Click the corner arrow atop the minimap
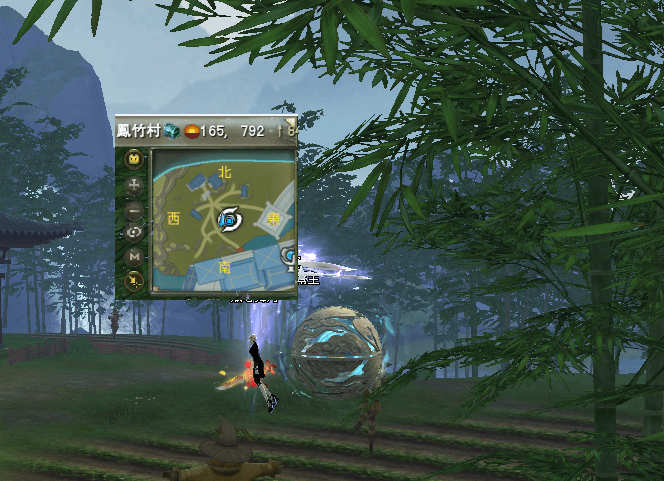 coord(290,119)
